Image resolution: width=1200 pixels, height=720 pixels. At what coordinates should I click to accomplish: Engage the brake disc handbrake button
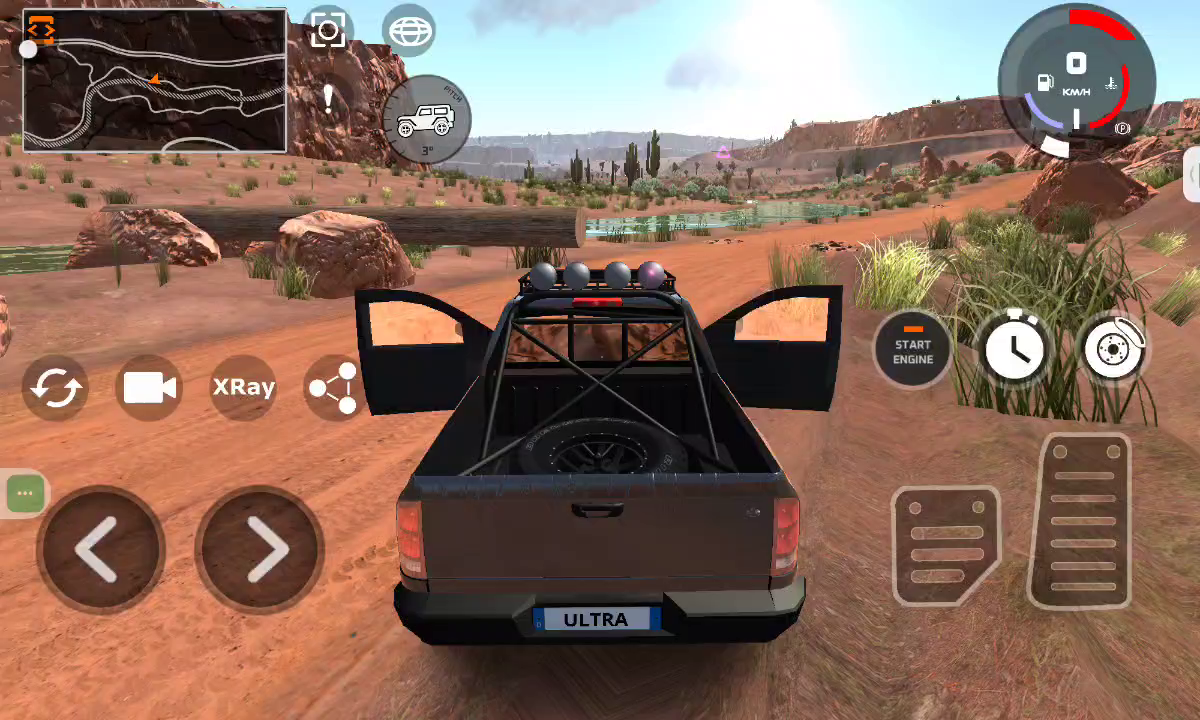point(1113,350)
